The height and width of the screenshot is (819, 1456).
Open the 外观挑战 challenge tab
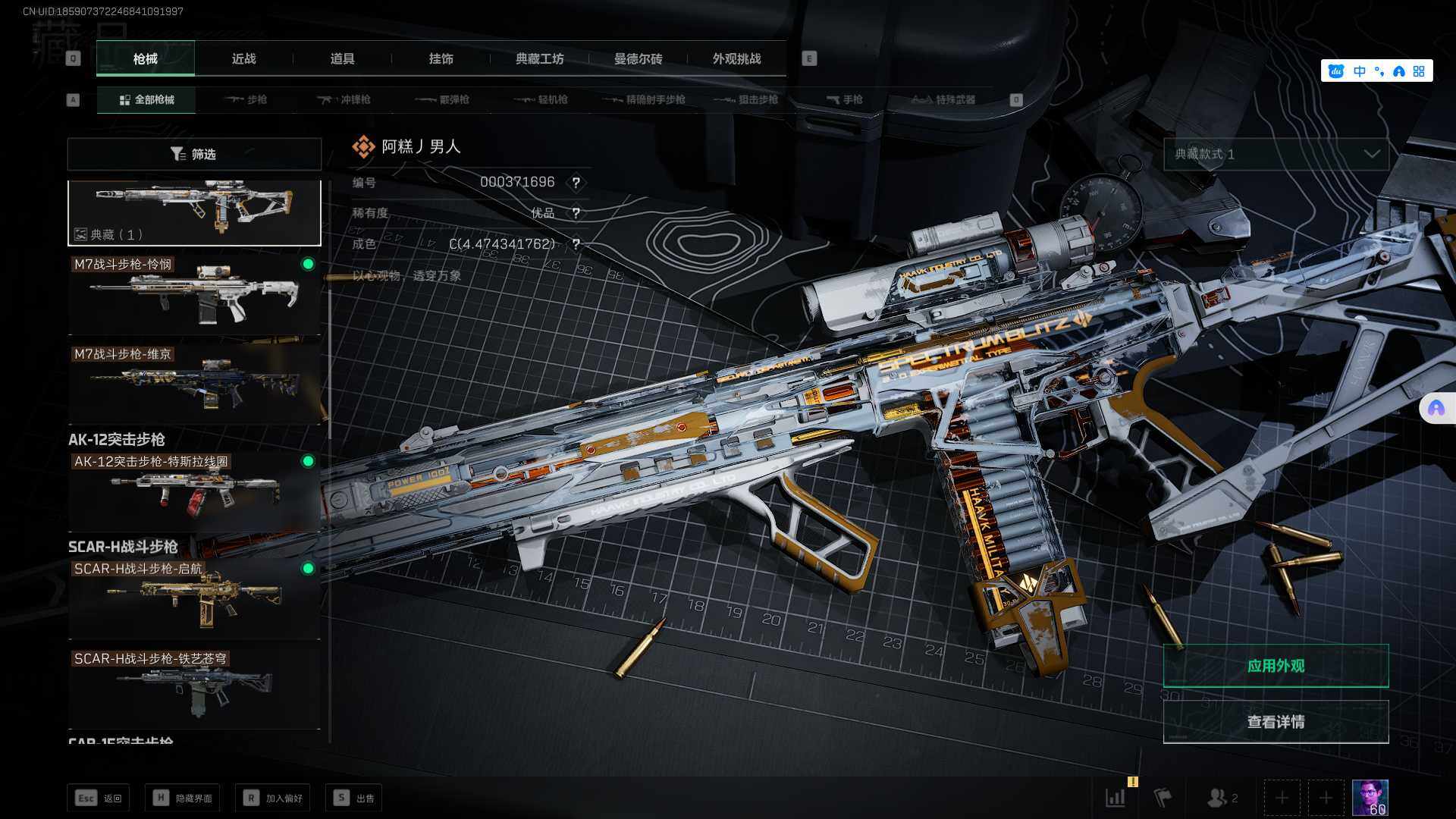click(736, 58)
